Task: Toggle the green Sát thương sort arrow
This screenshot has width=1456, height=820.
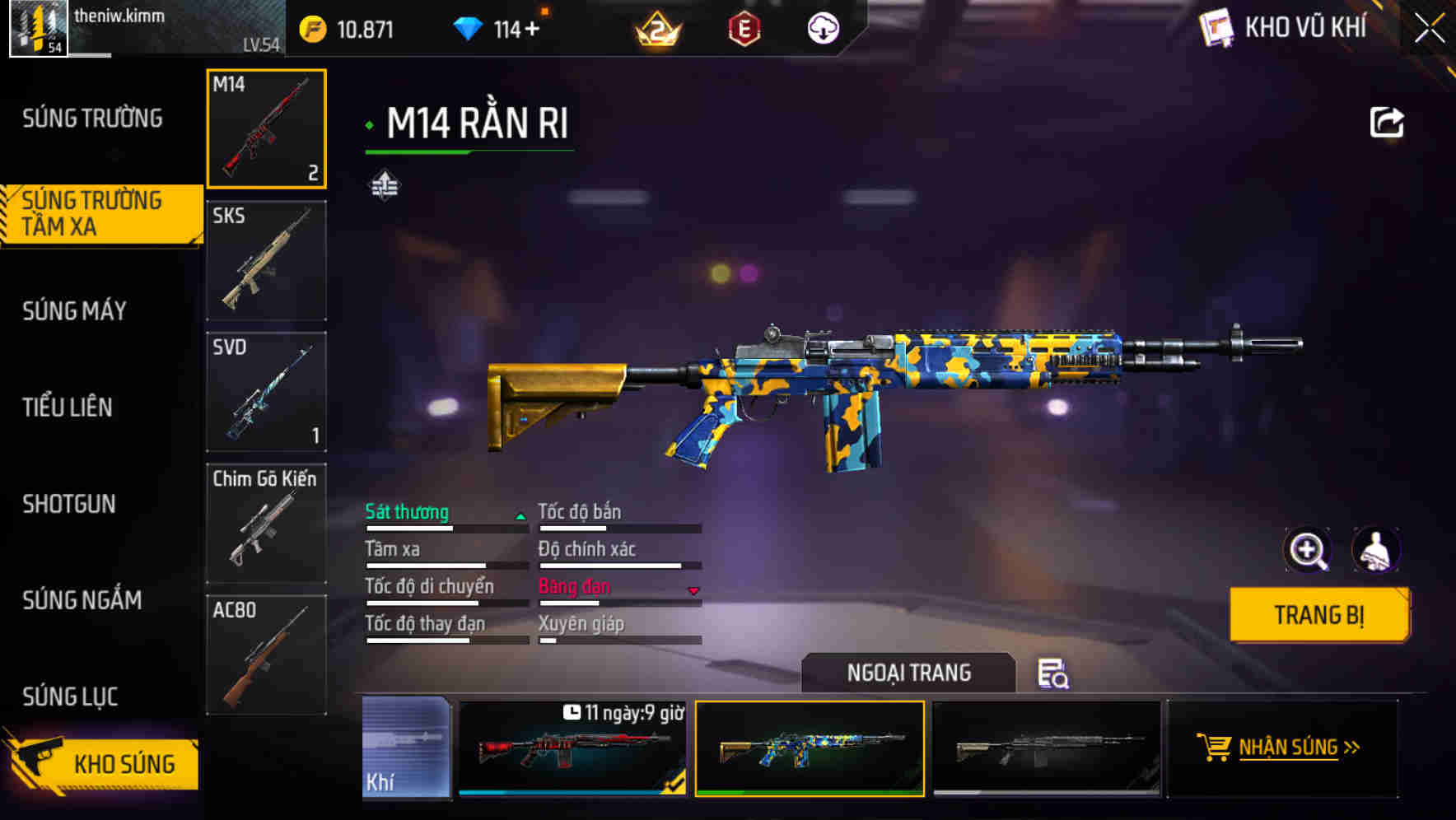Action: pyautogui.click(x=519, y=515)
